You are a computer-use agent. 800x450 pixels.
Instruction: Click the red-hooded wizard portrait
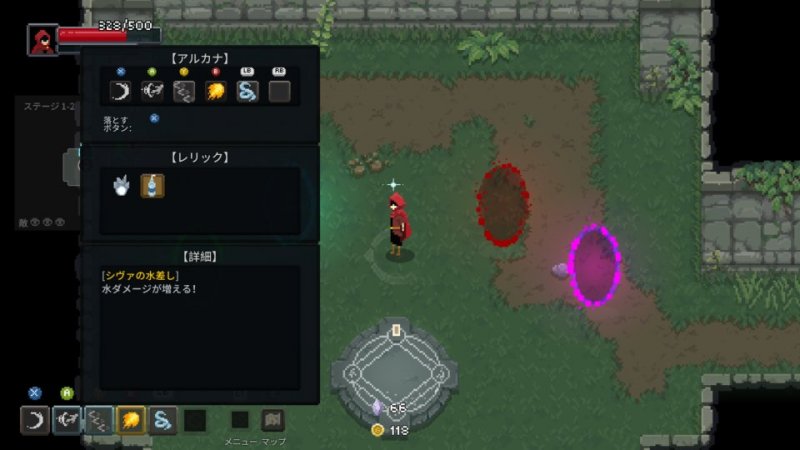pos(42,40)
